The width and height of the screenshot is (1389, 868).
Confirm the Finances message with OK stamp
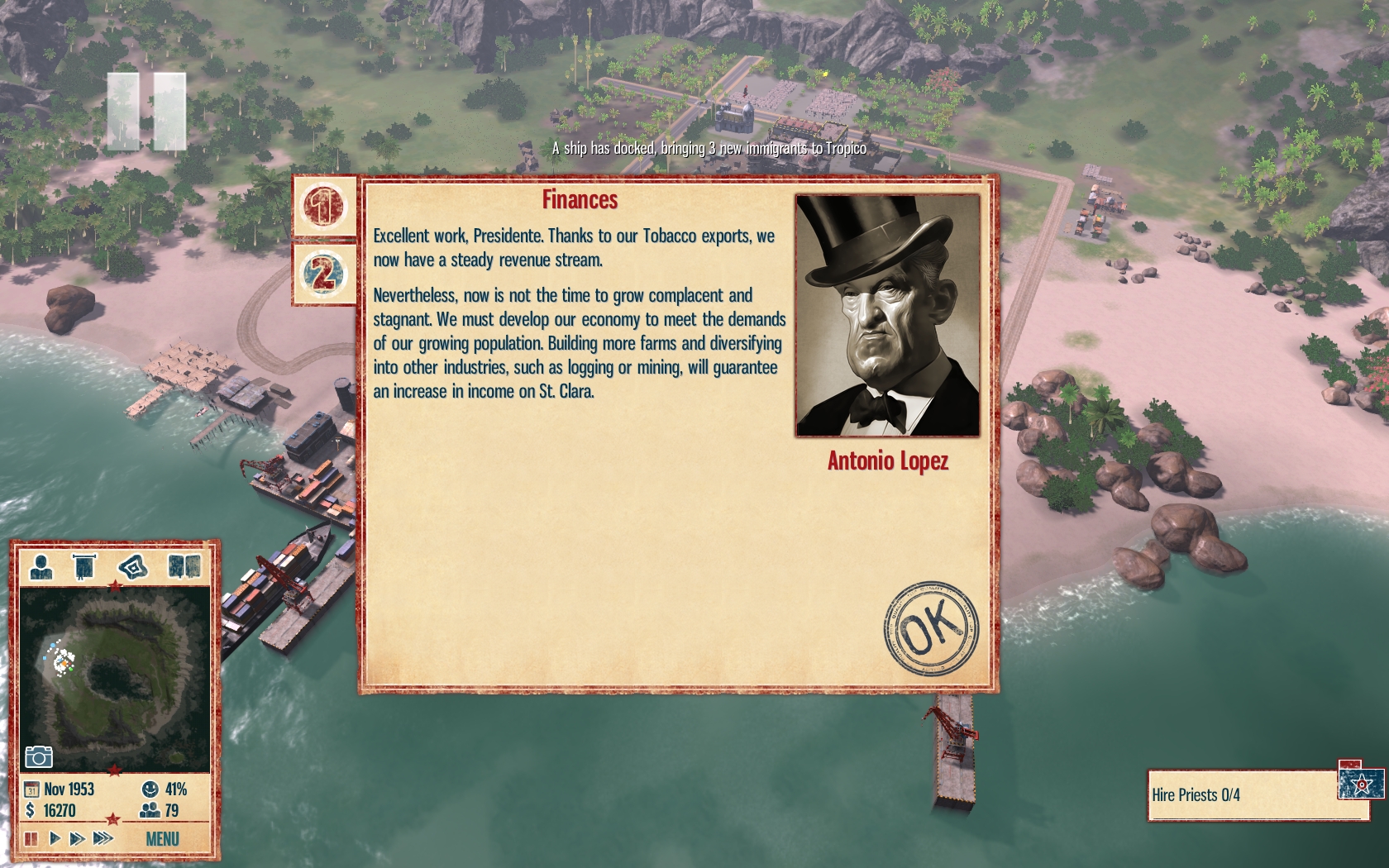point(930,628)
